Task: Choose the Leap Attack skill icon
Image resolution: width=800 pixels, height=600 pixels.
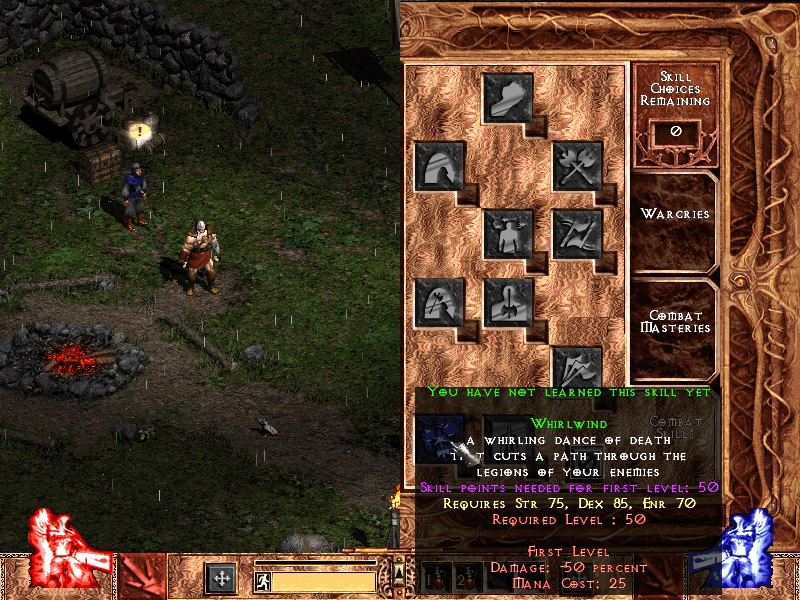Action: (x=438, y=302)
